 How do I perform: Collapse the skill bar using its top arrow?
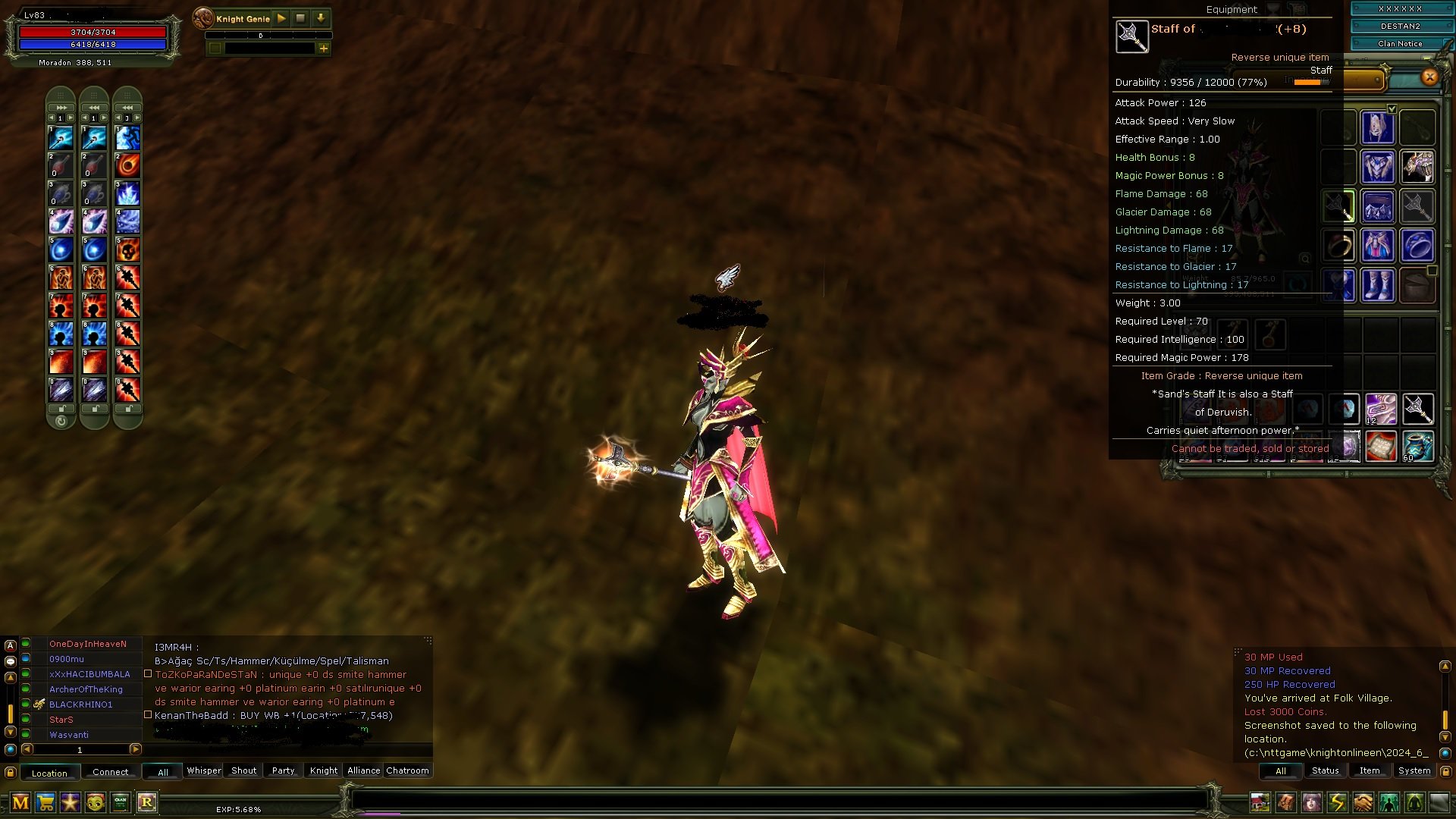[x=61, y=108]
